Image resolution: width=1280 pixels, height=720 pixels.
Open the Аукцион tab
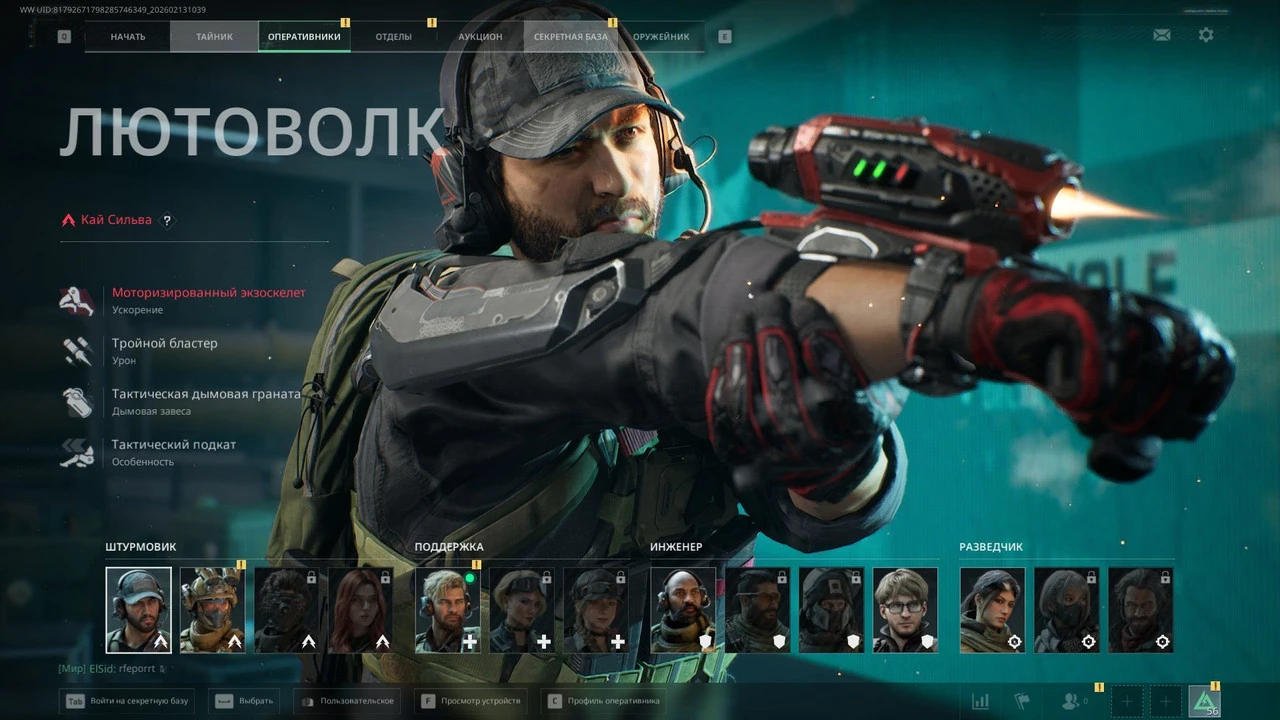tap(480, 37)
